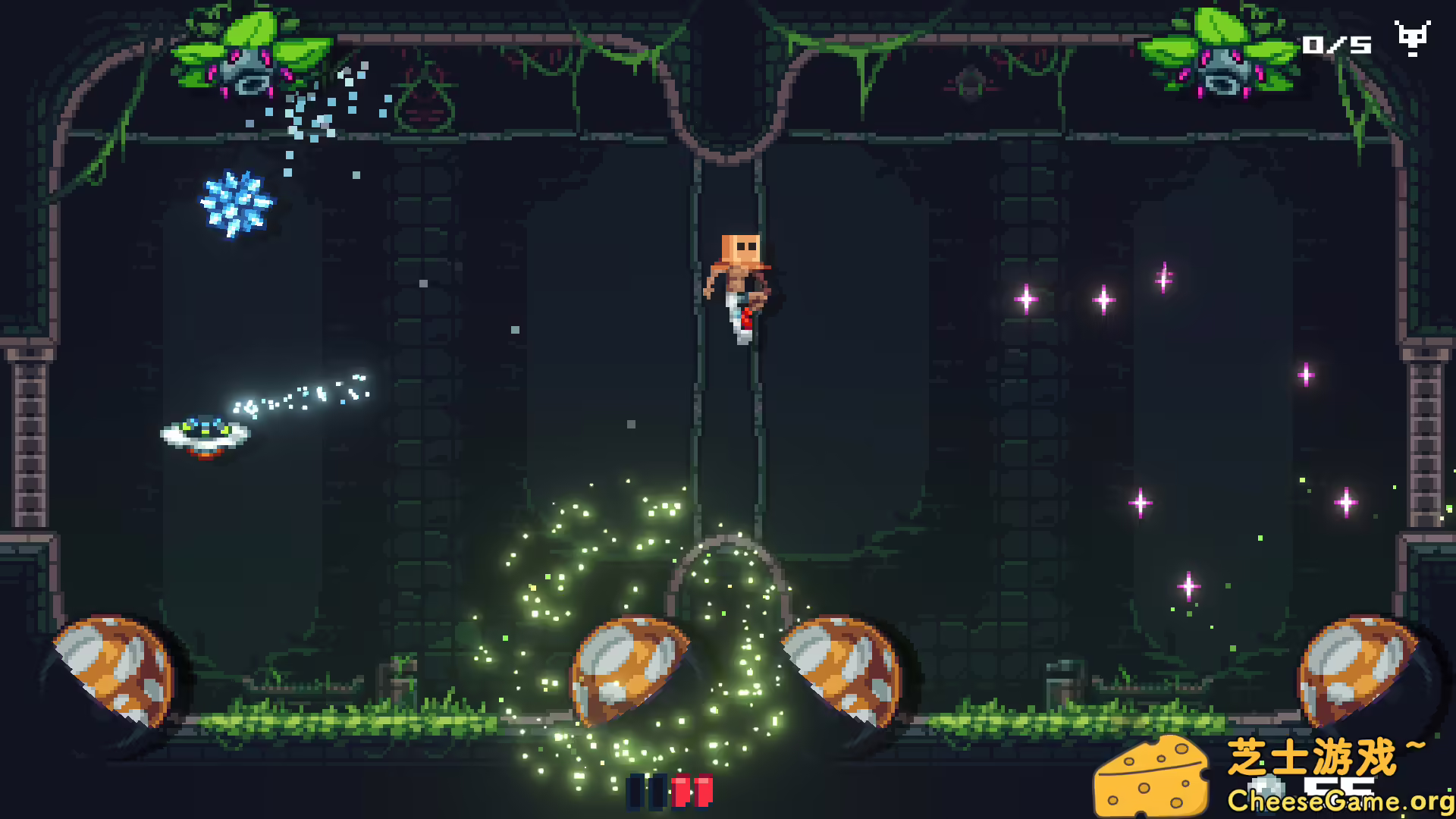Select the 芝士游戏~ text label
This screenshot has height=819, width=1456.
pyautogui.click(x=1327, y=755)
